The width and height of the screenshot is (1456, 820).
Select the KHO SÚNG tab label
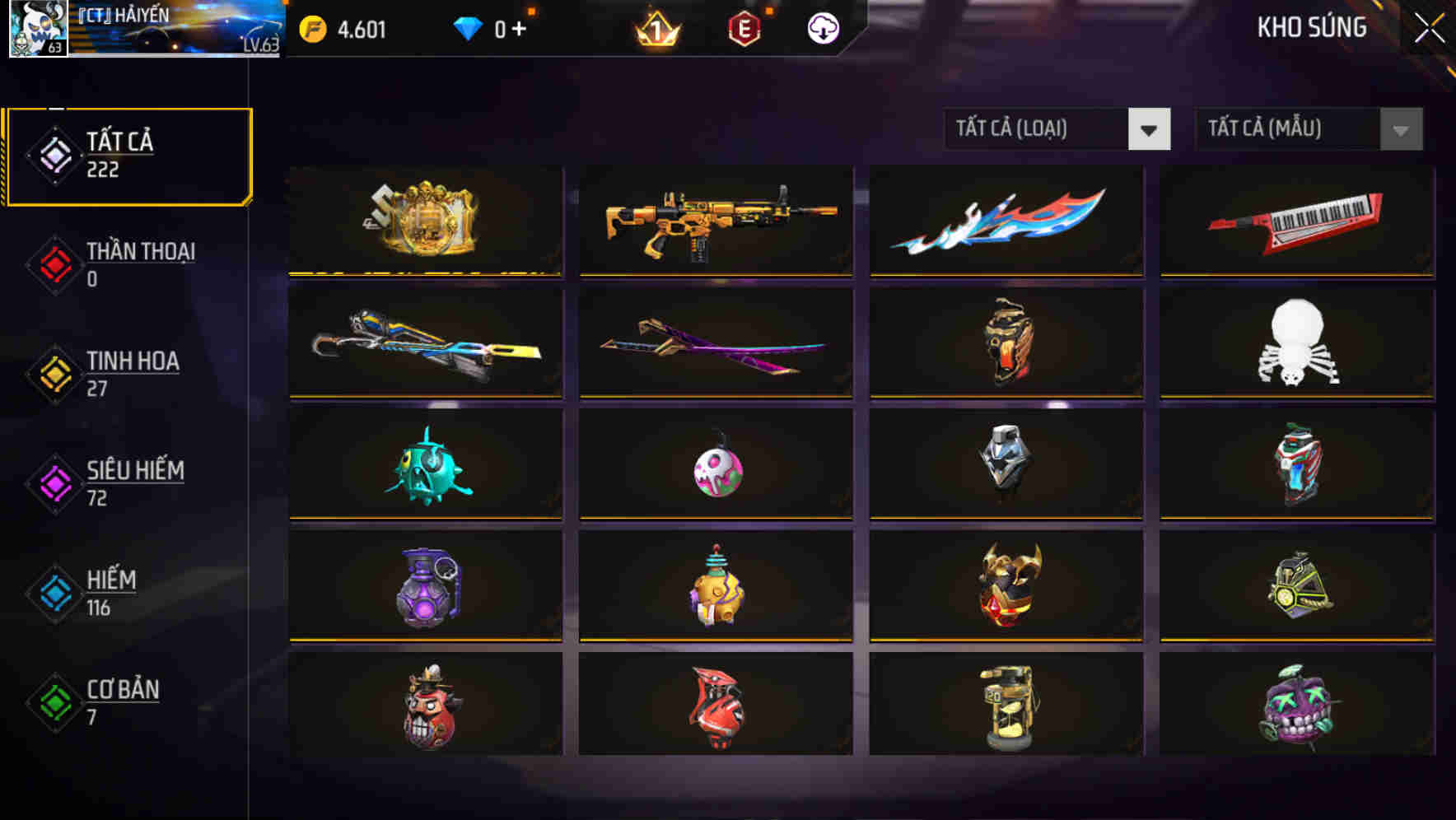point(1312,27)
